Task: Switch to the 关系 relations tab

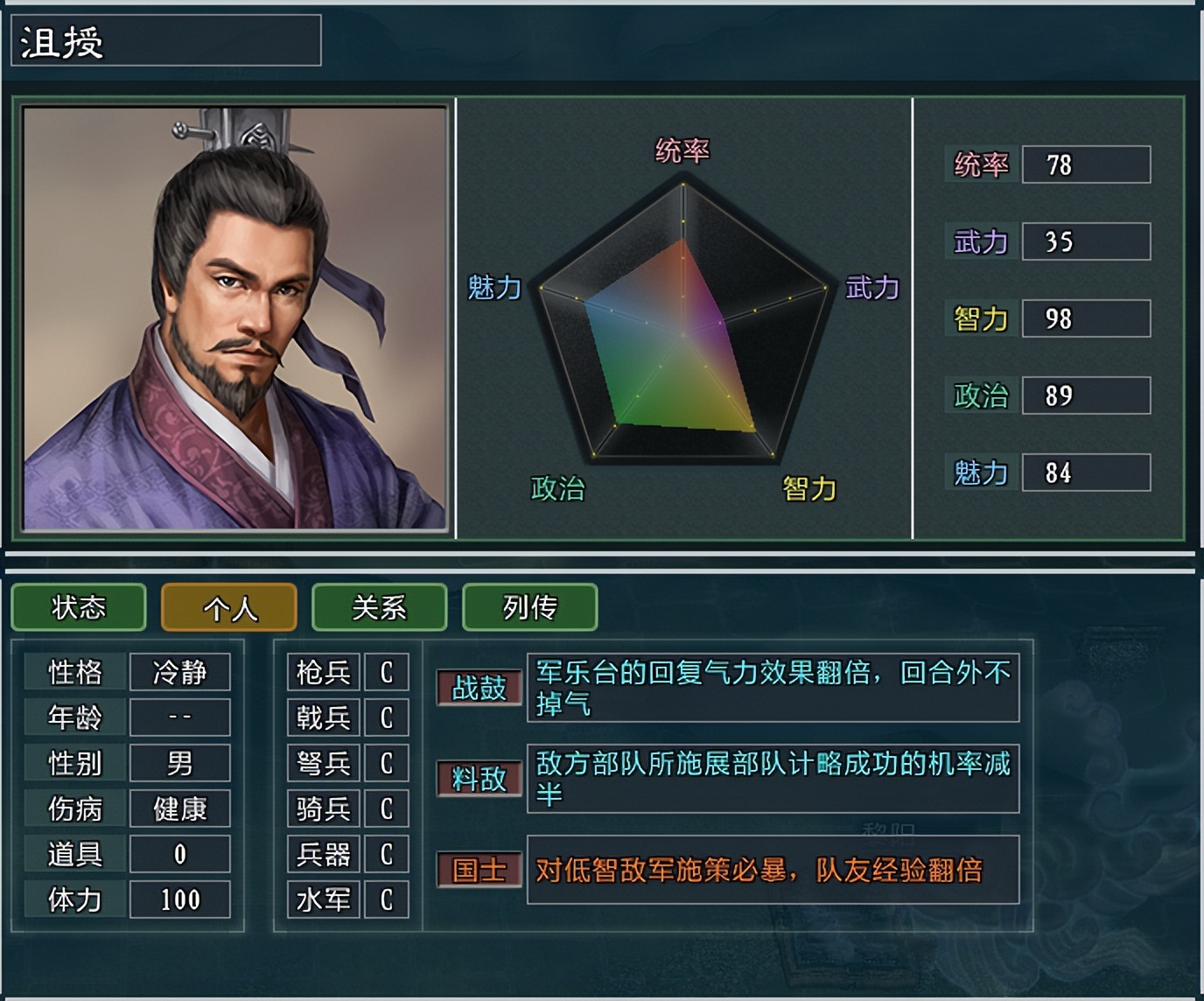Action: click(x=379, y=606)
